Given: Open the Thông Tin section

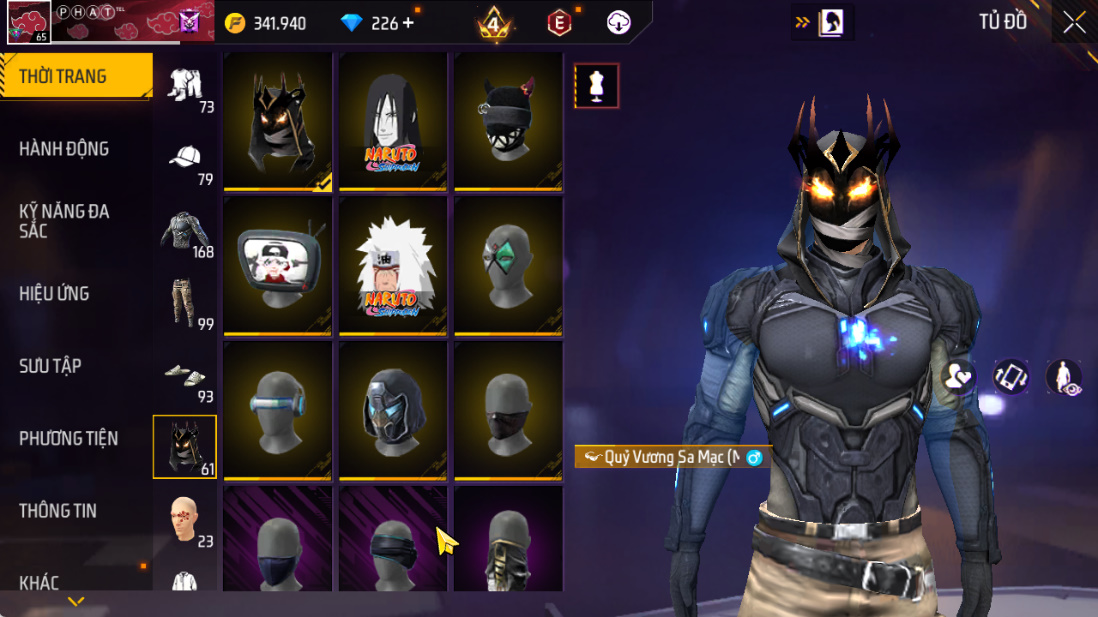Looking at the screenshot, I should pos(58,511).
